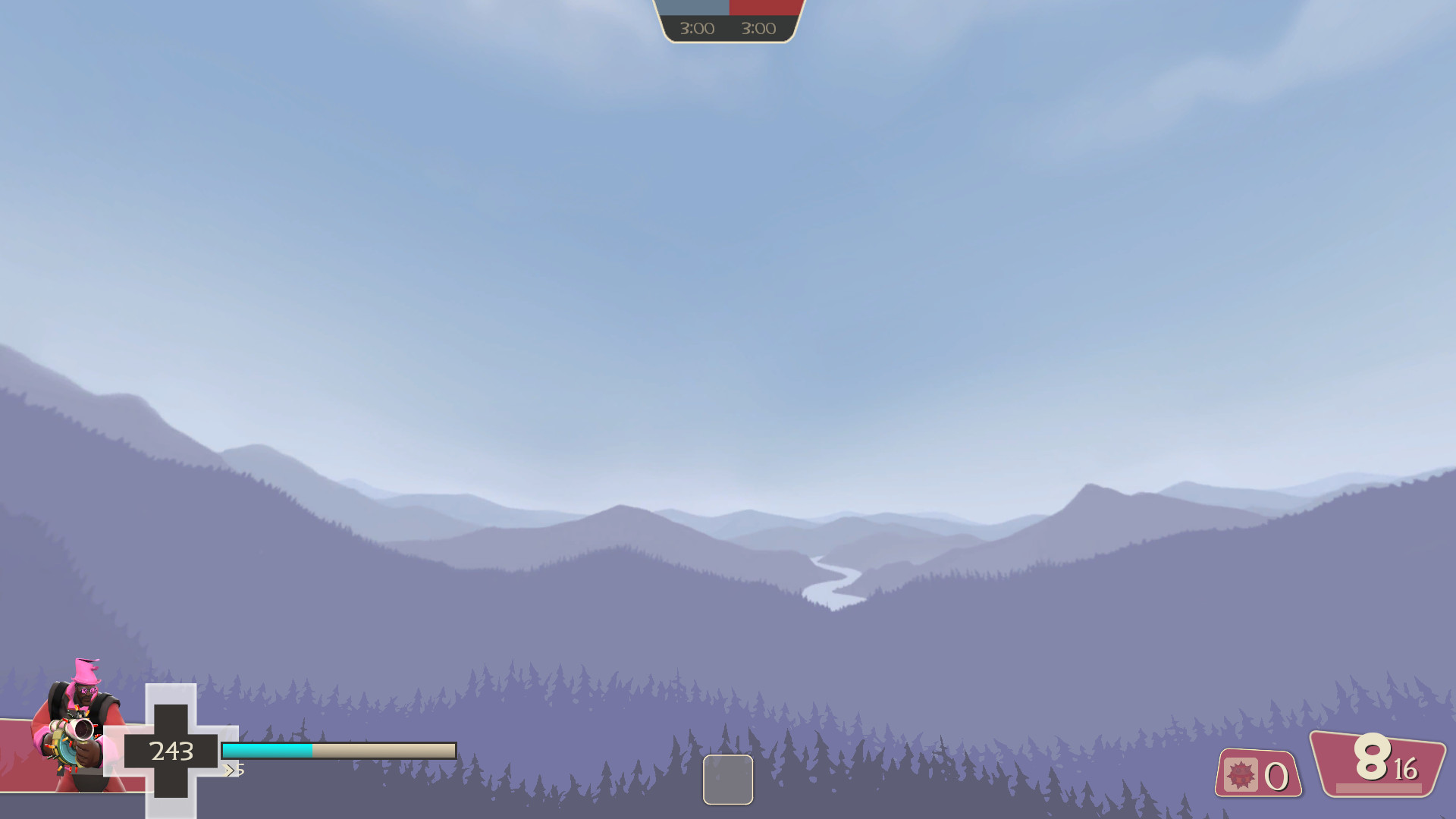This screenshot has width=1456, height=819.
Task: Open the BLU 3:00 countdown display
Action: pyautogui.click(x=695, y=30)
